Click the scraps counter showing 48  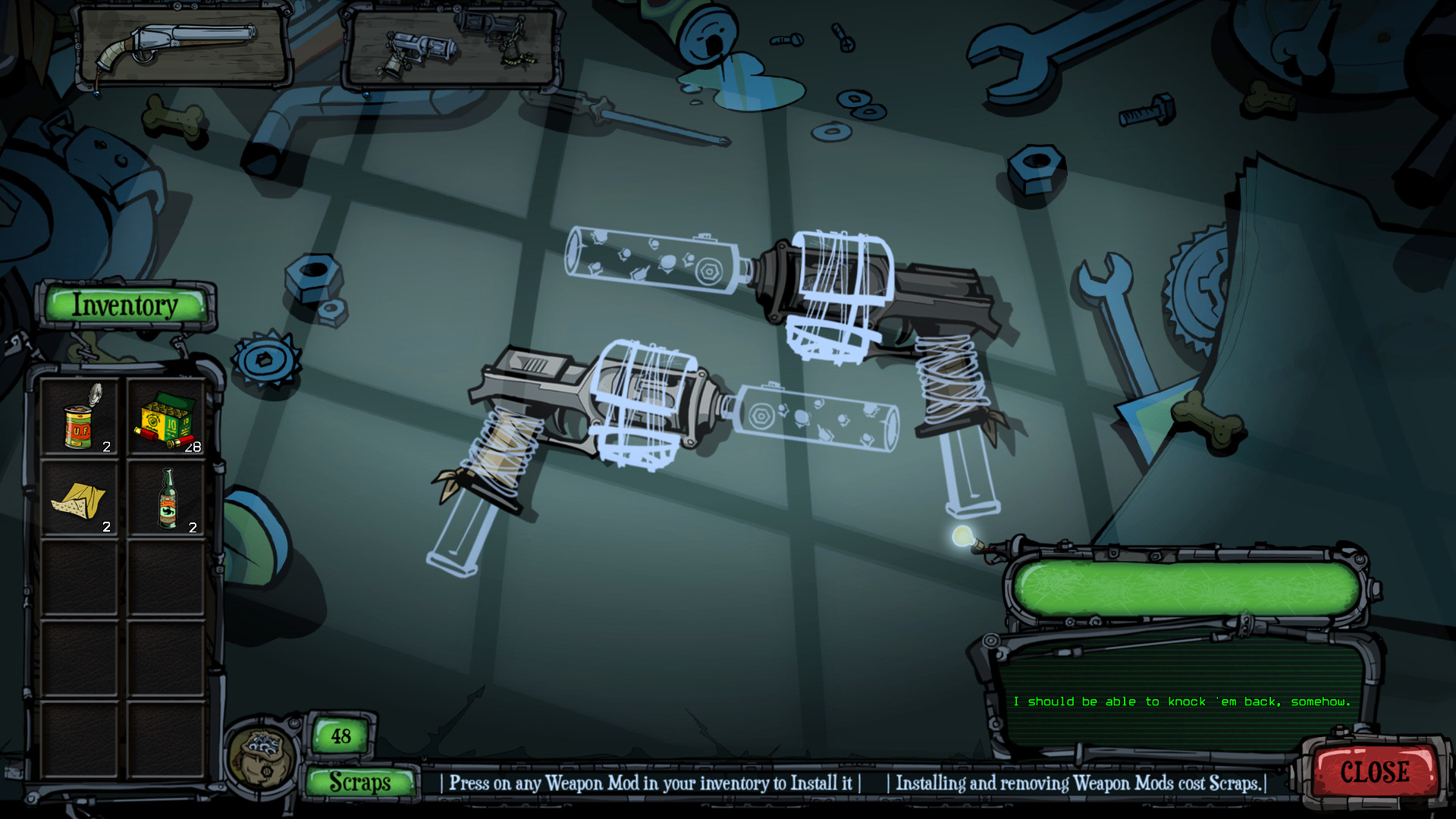[x=340, y=735]
